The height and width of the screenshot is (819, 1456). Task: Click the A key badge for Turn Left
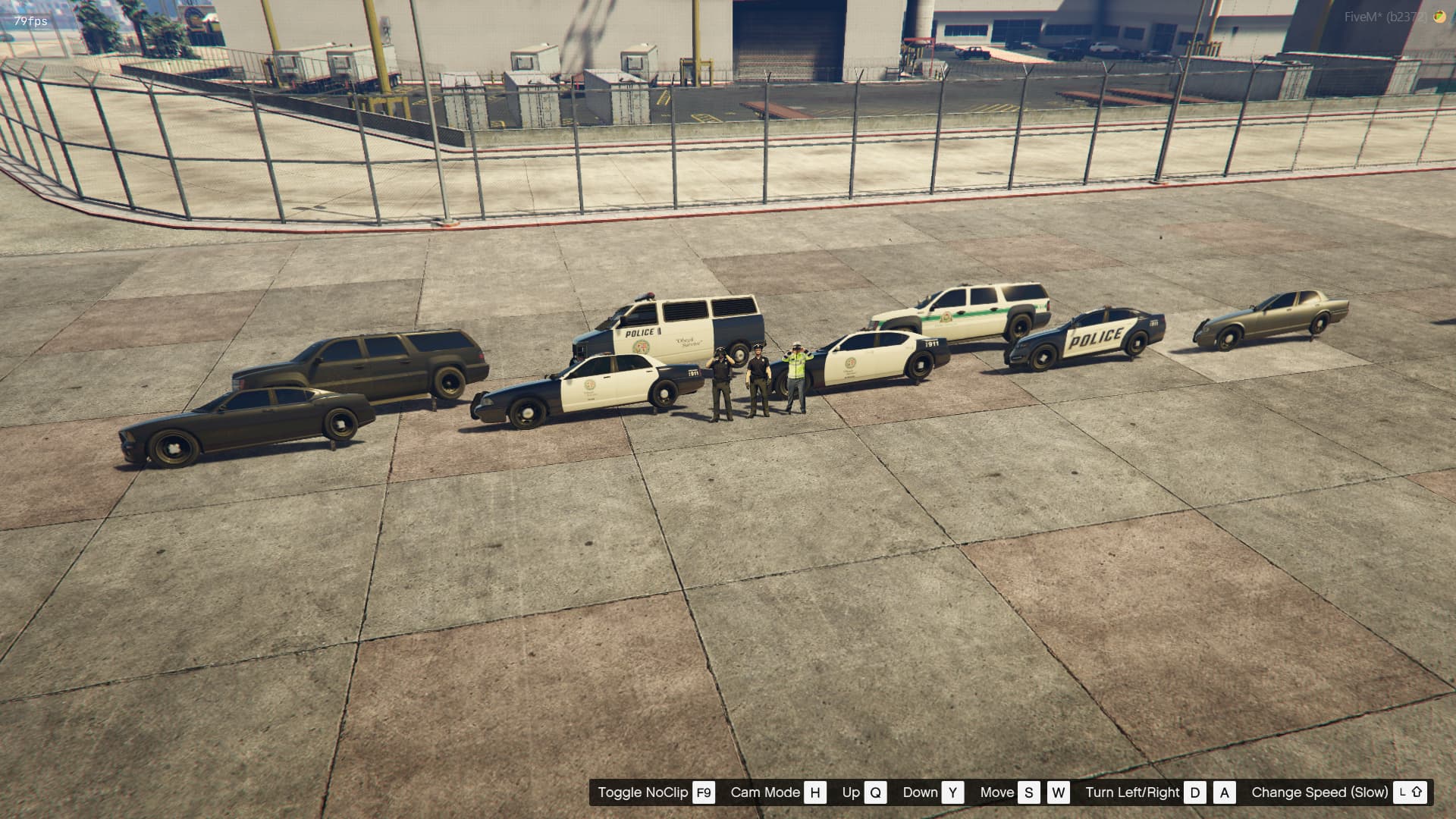(1224, 792)
